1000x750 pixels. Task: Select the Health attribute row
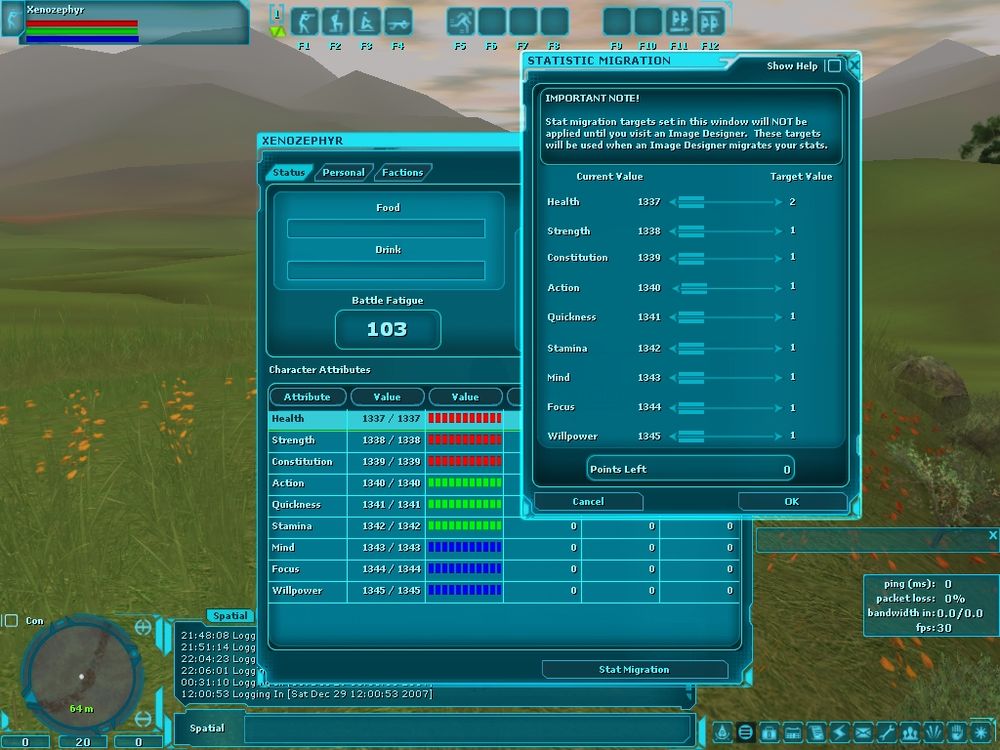pos(307,419)
